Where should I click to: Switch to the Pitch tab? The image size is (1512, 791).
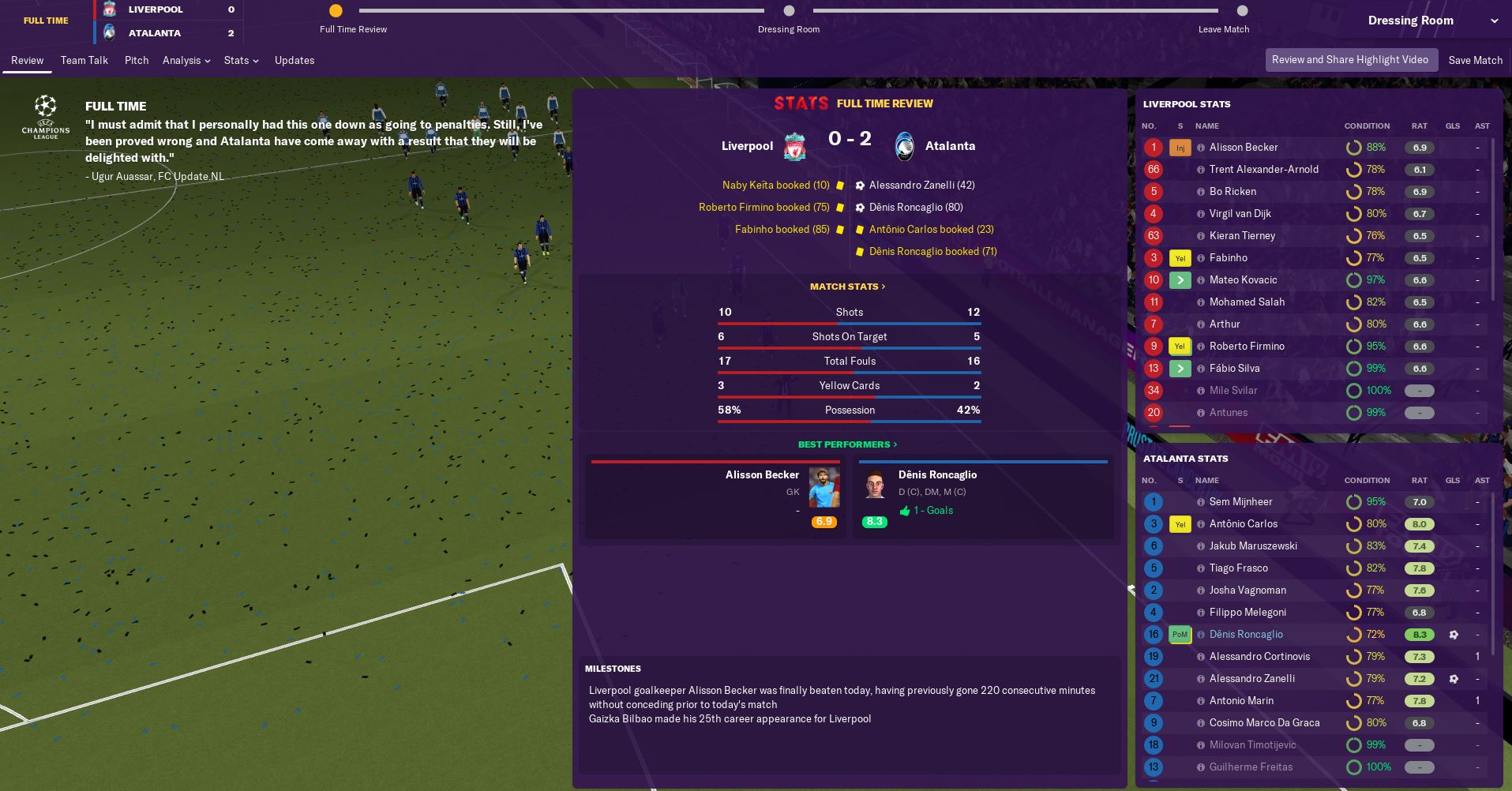click(x=137, y=60)
